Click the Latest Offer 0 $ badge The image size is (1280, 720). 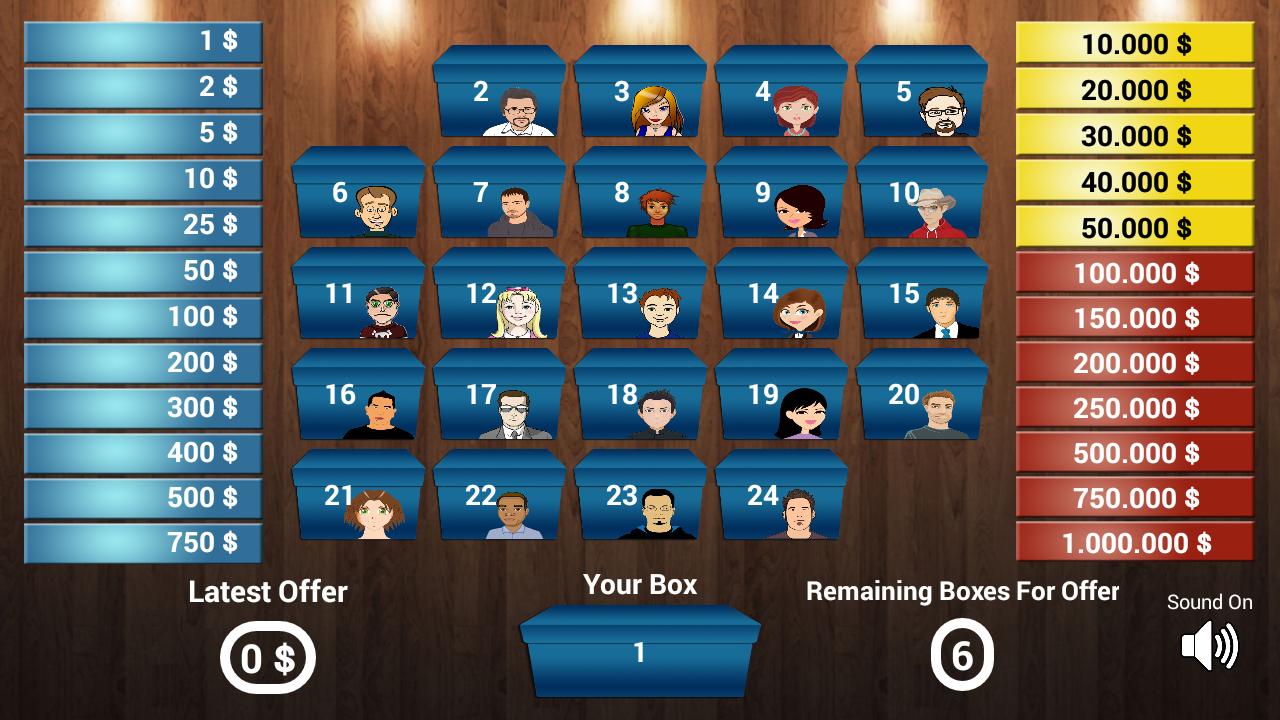266,657
